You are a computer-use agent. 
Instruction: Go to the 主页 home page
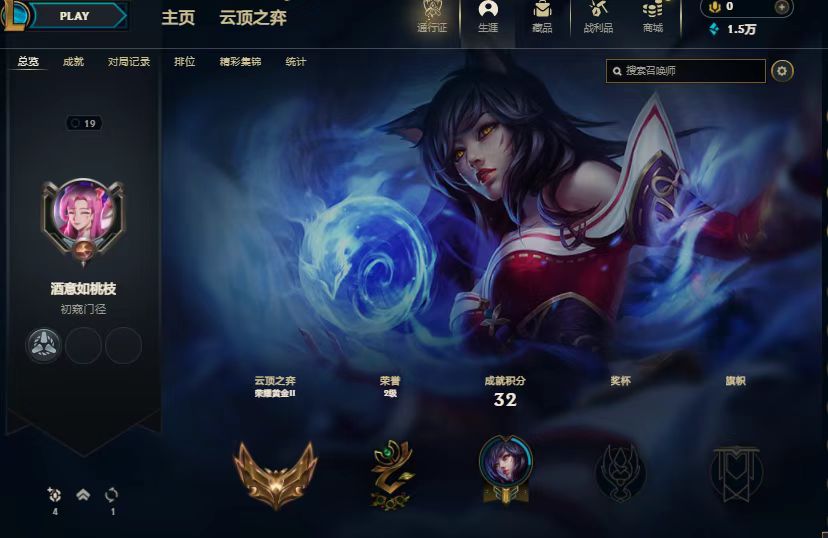(178, 18)
